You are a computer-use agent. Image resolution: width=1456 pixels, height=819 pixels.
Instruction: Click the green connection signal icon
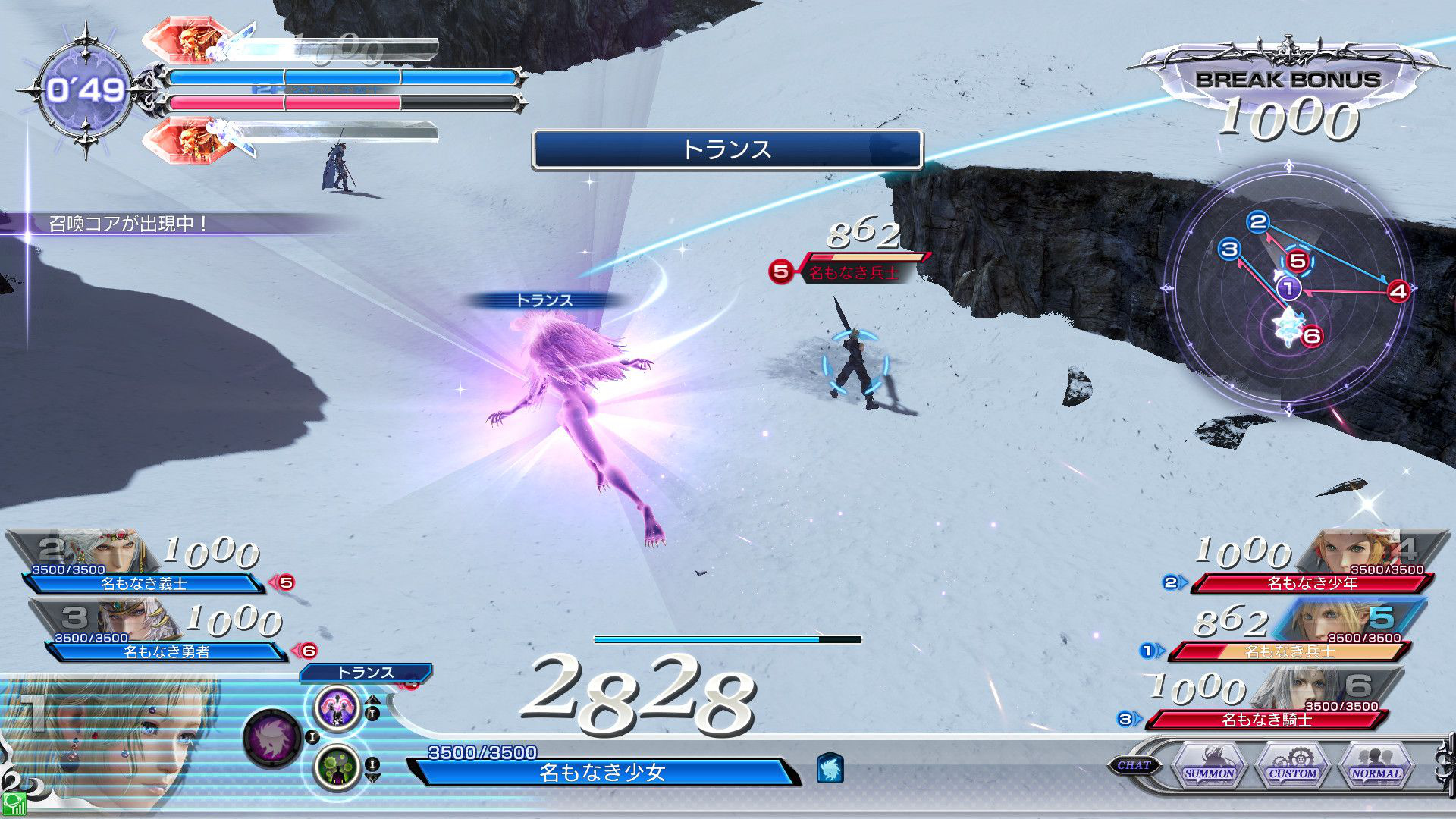tap(14, 805)
